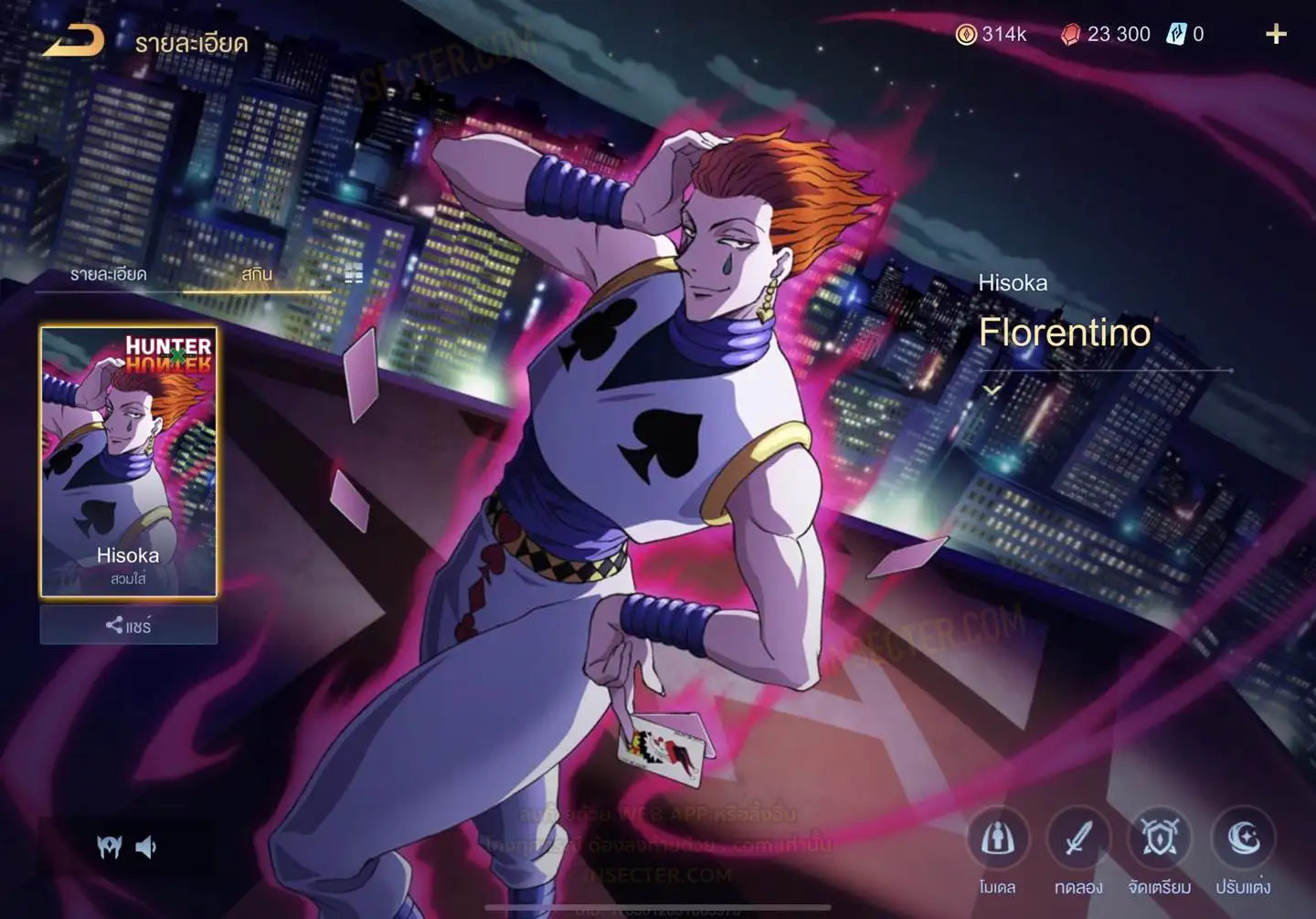Add currency with the plus button
The height and width of the screenshot is (919, 1316).
point(1276,35)
